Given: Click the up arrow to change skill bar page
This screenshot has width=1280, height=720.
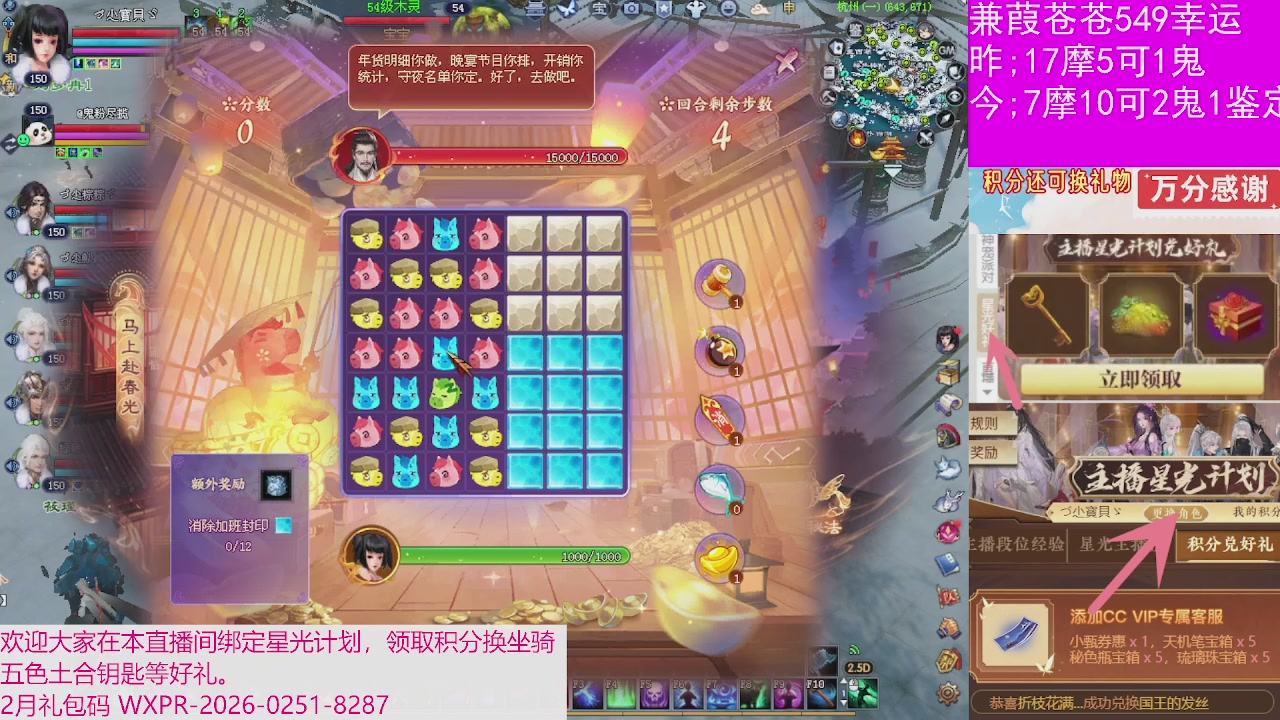Looking at the screenshot, I should pos(843,680).
